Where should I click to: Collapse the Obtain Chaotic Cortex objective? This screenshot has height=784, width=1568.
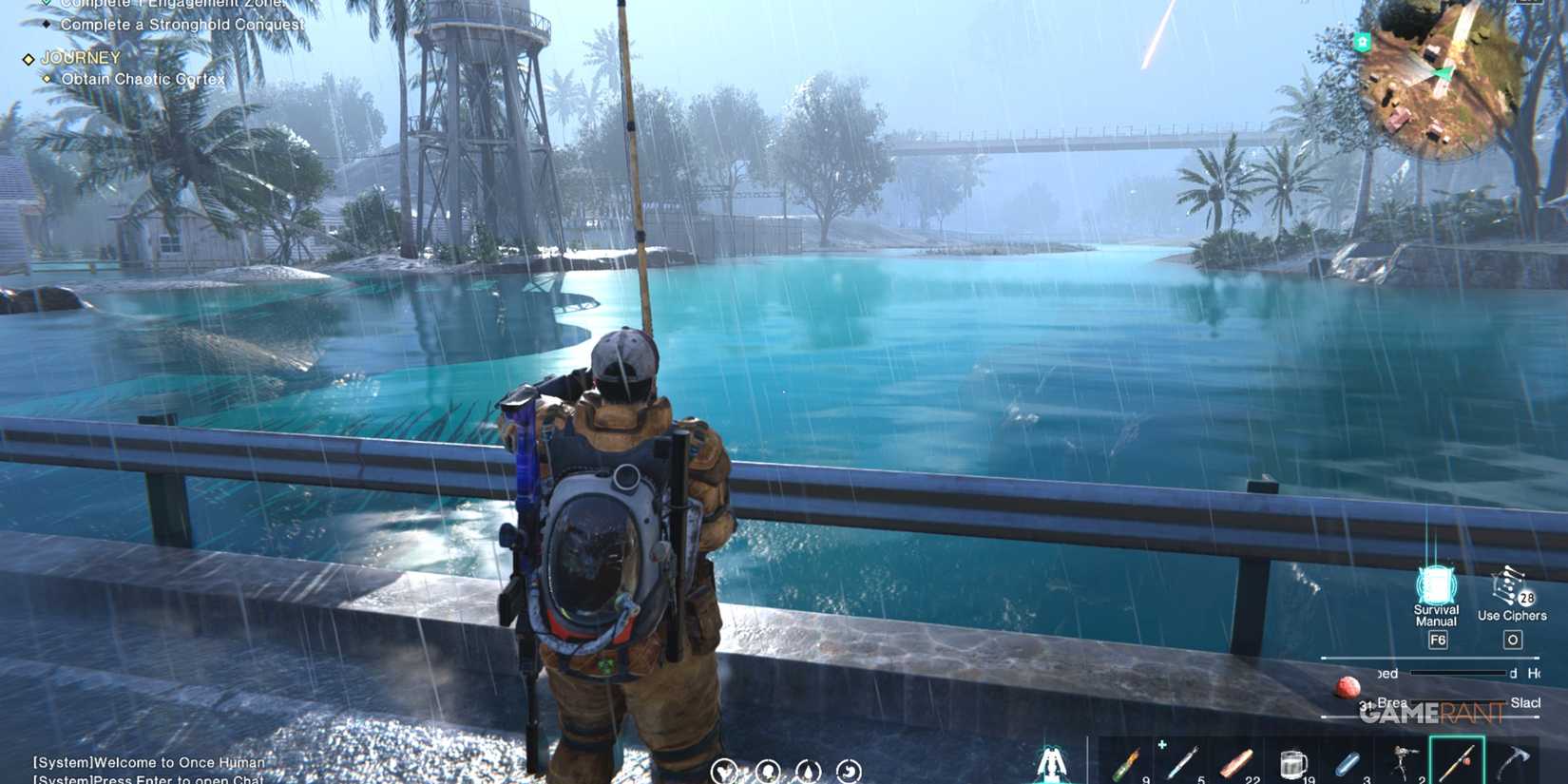click(143, 79)
